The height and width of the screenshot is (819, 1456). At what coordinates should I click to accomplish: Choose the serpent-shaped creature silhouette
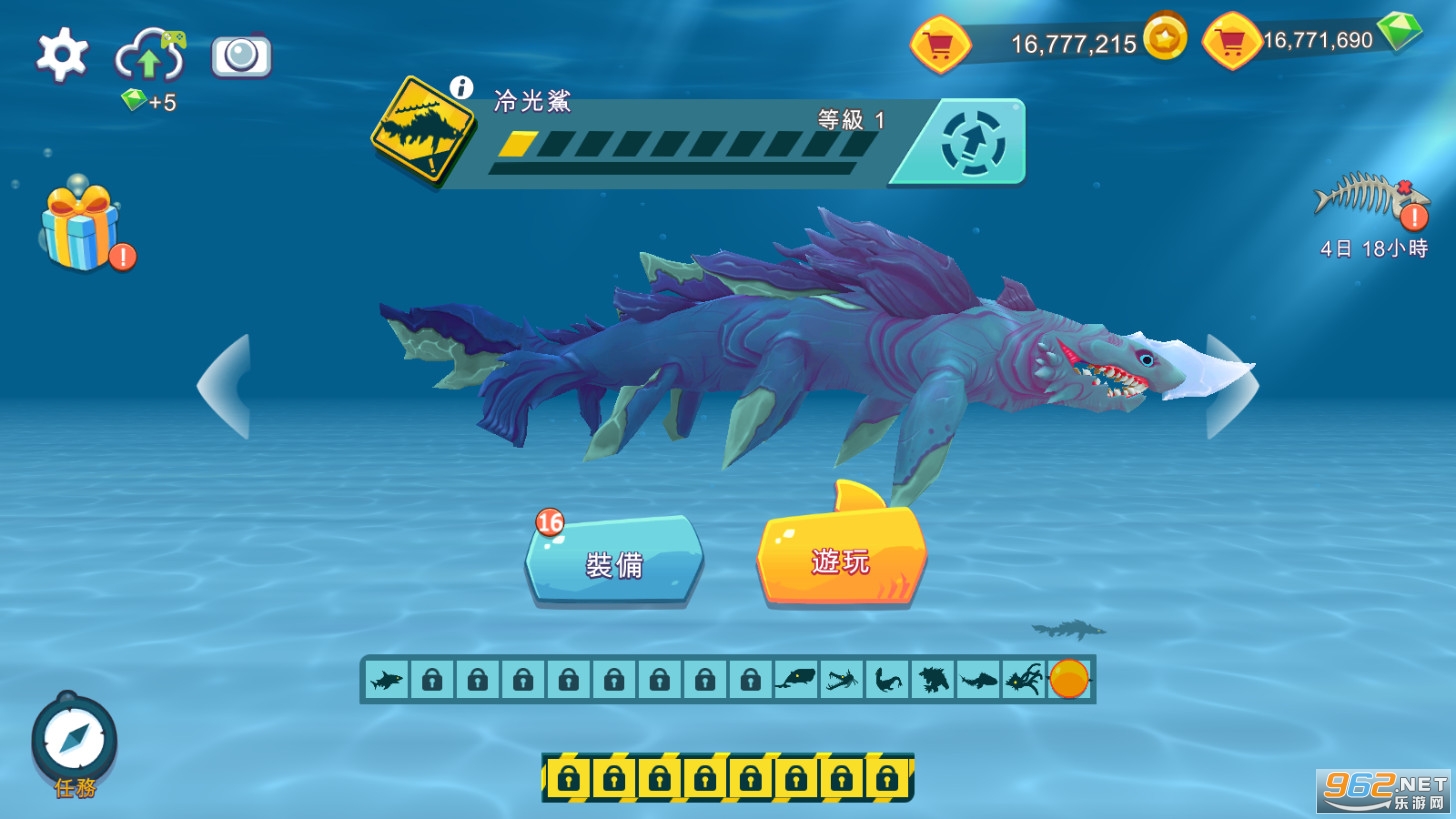pyautogui.click(x=887, y=680)
